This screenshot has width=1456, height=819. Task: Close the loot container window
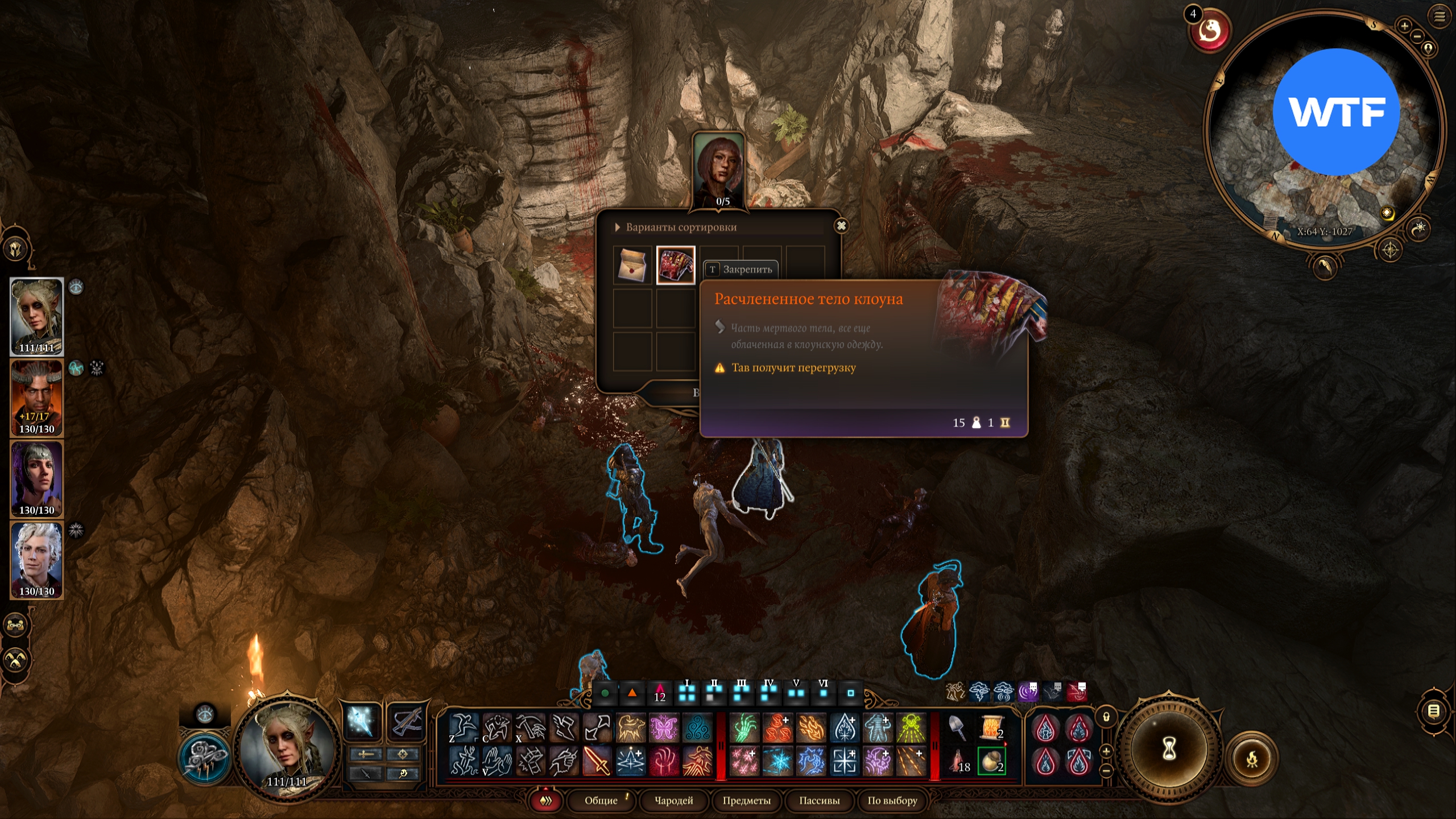click(841, 226)
